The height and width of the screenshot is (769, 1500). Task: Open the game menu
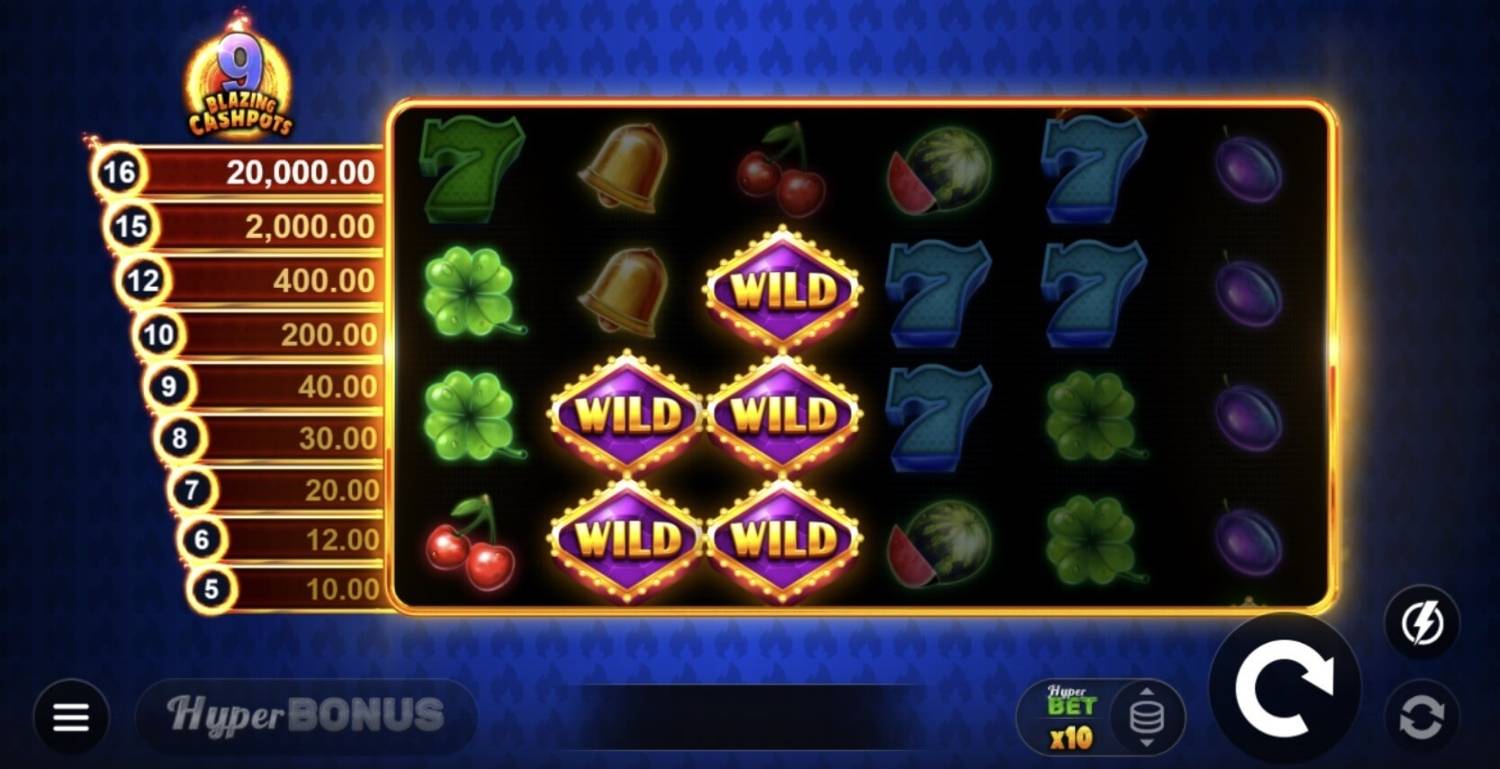pos(70,717)
